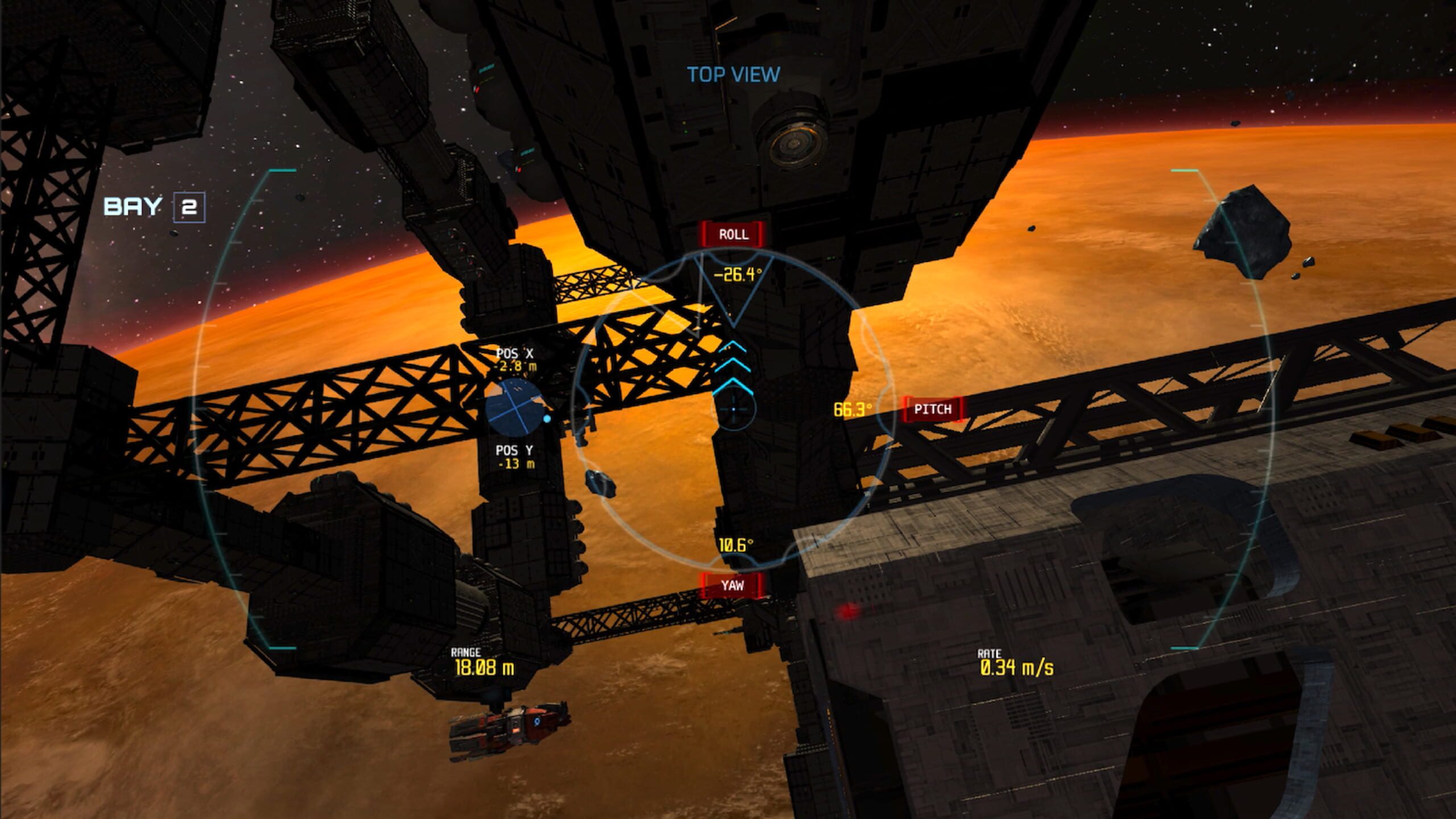Screen dimensions: 1456x819
Task: Click the central docking crosshair reticle
Action: pyautogui.click(x=734, y=408)
